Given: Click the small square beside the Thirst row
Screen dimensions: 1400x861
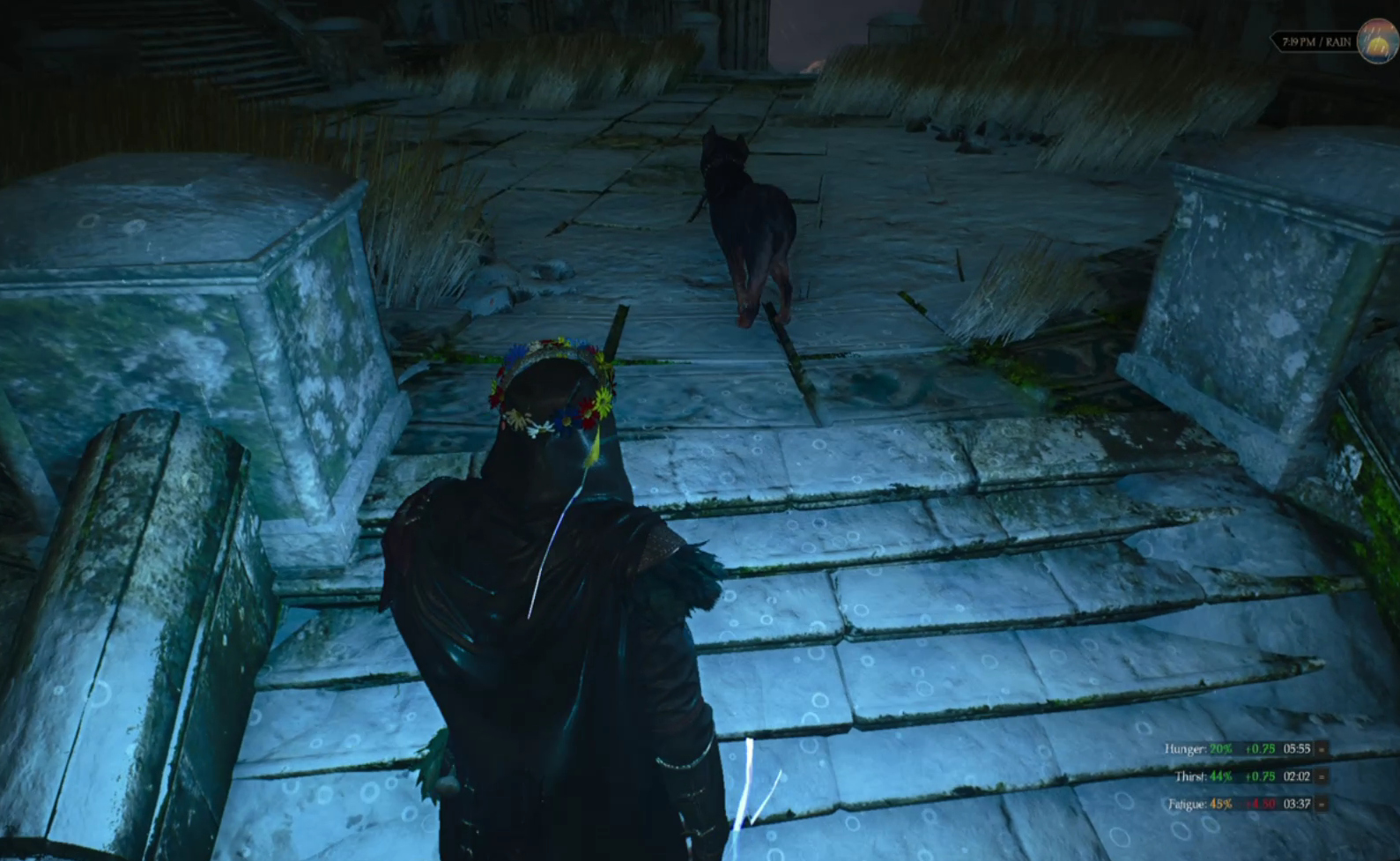Looking at the screenshot, I should [x=1322, y=776].
